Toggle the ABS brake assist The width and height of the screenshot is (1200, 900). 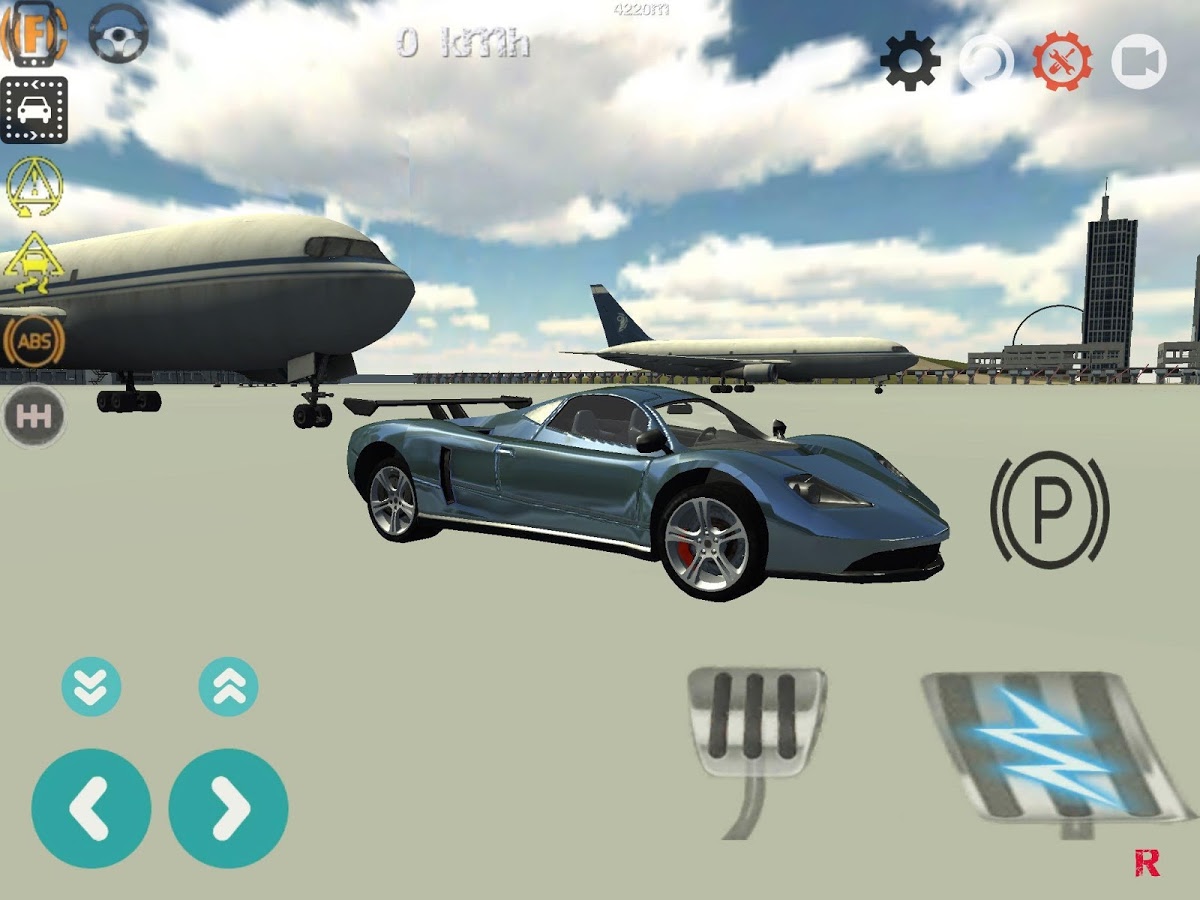coord(35,340)
